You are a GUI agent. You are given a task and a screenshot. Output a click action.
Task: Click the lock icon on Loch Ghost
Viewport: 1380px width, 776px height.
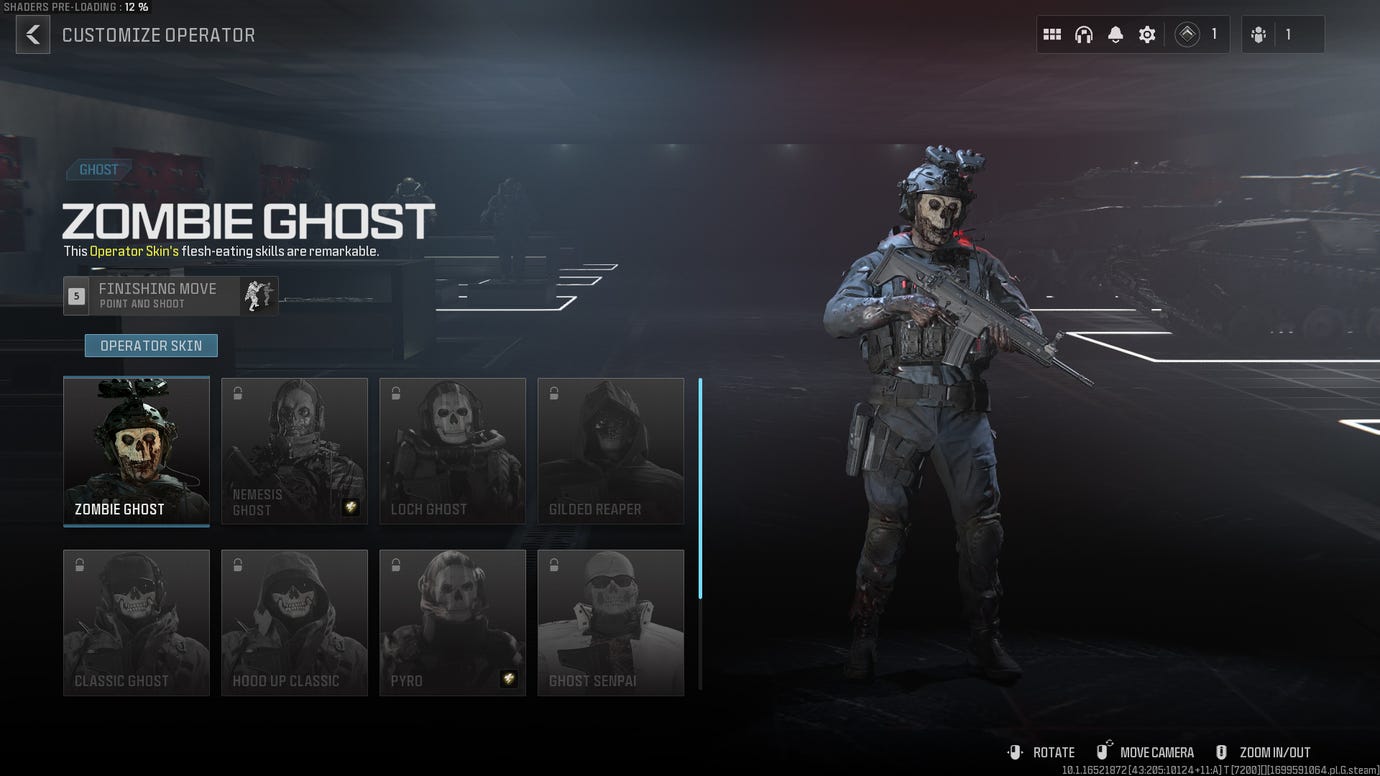395,393
